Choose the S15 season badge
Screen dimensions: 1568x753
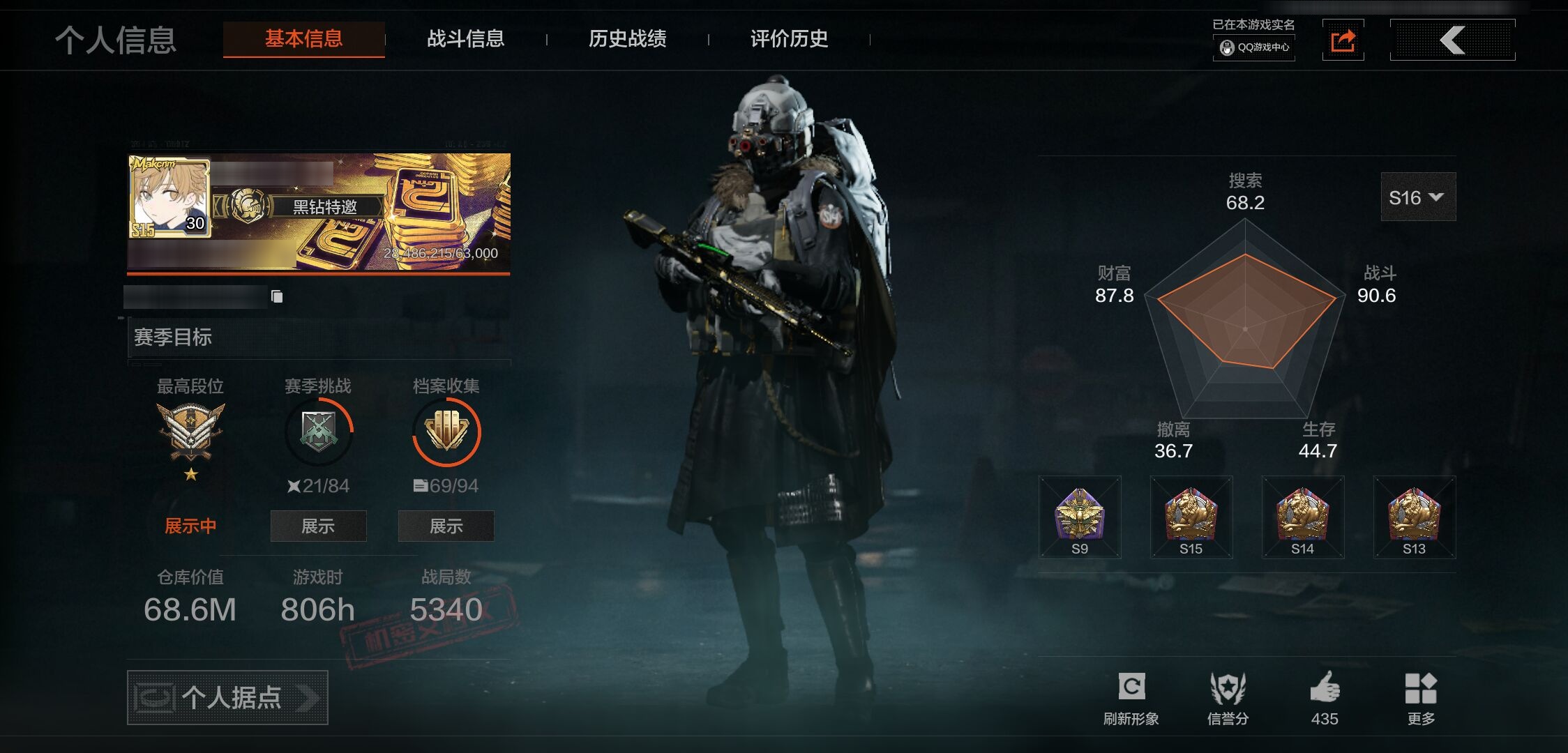[x=1191, y=517]
